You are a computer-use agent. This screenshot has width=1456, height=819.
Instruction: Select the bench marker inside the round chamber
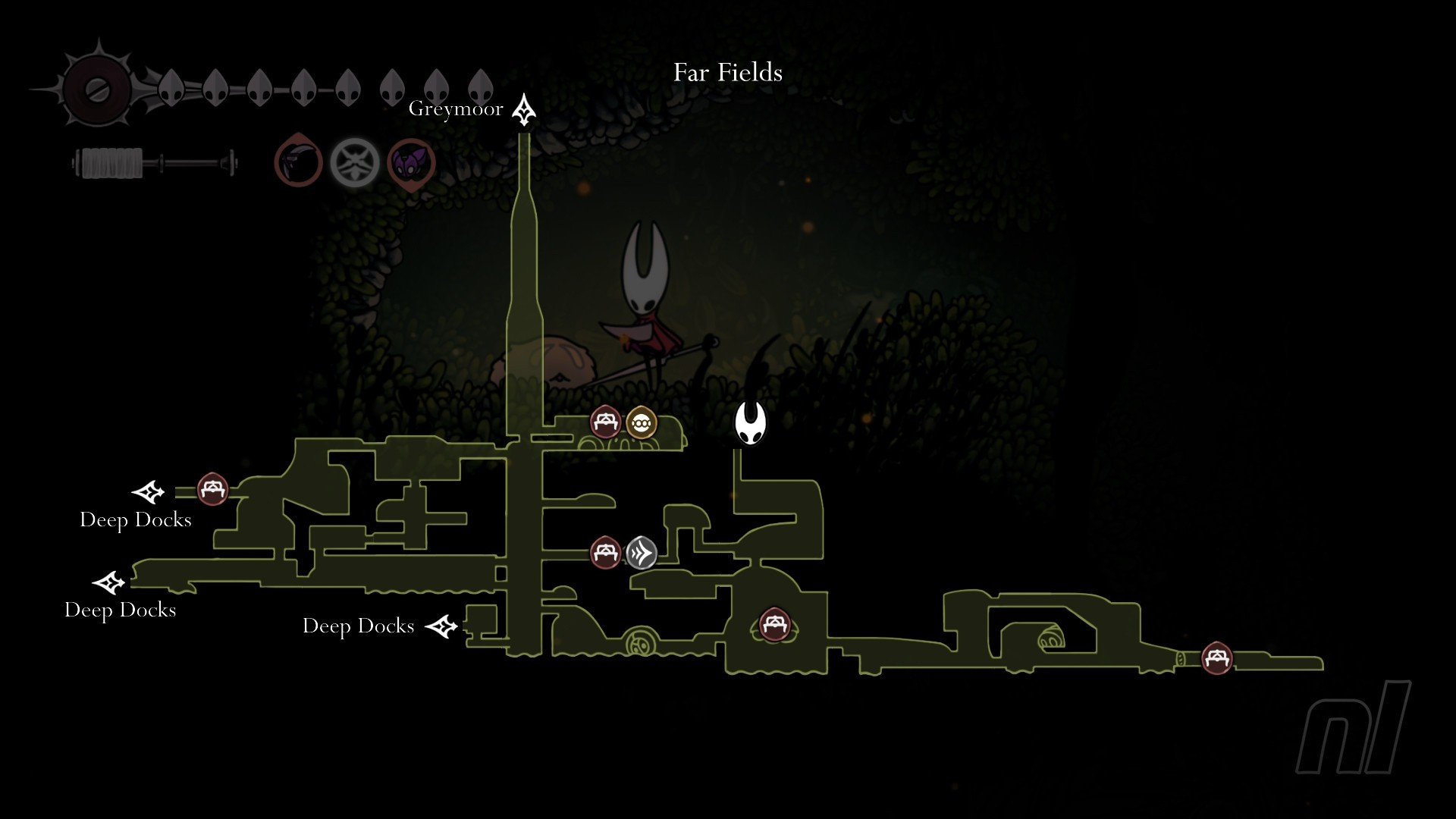click(773, 625)
